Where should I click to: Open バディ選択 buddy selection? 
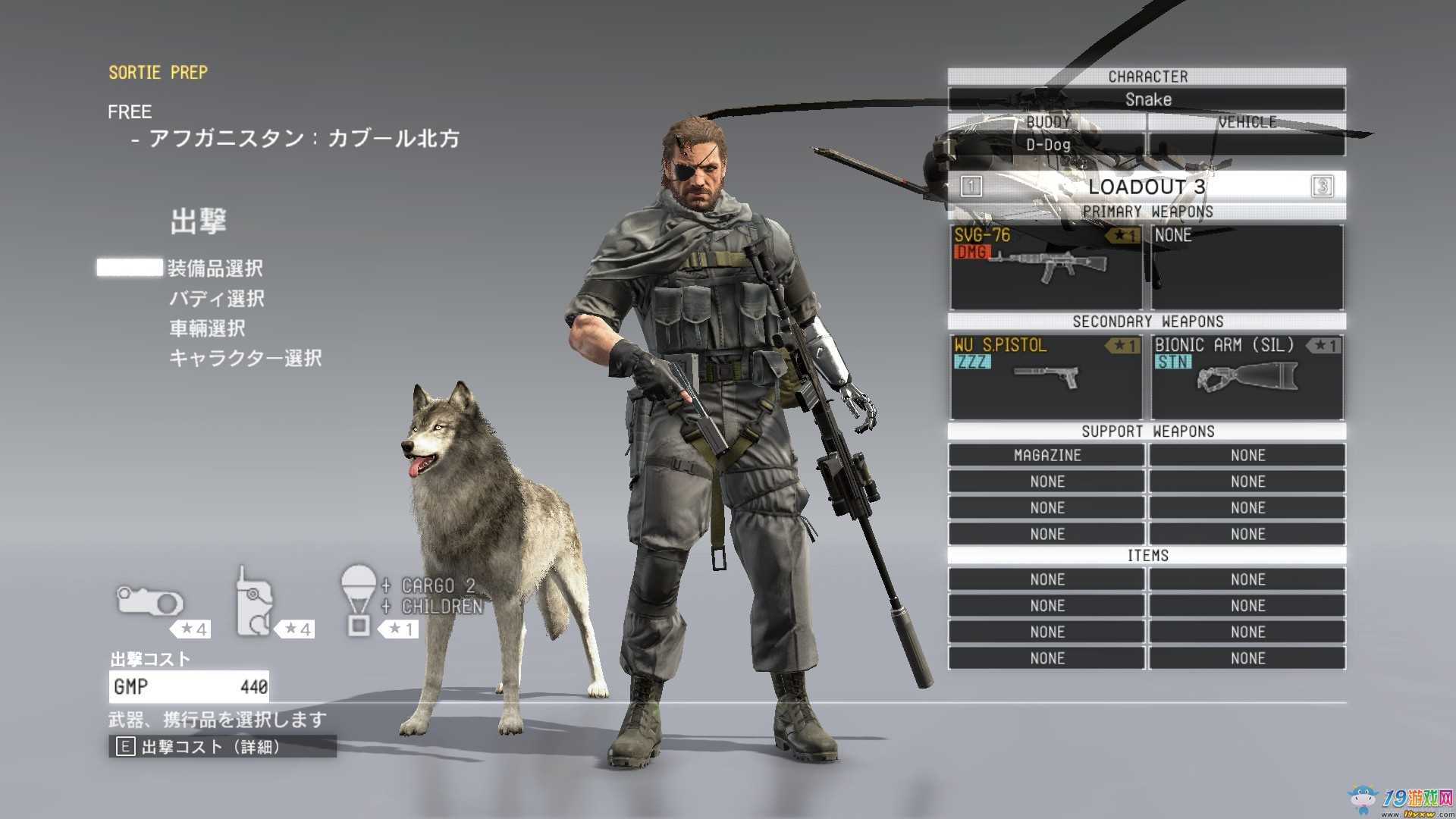(x=216, y=299)
